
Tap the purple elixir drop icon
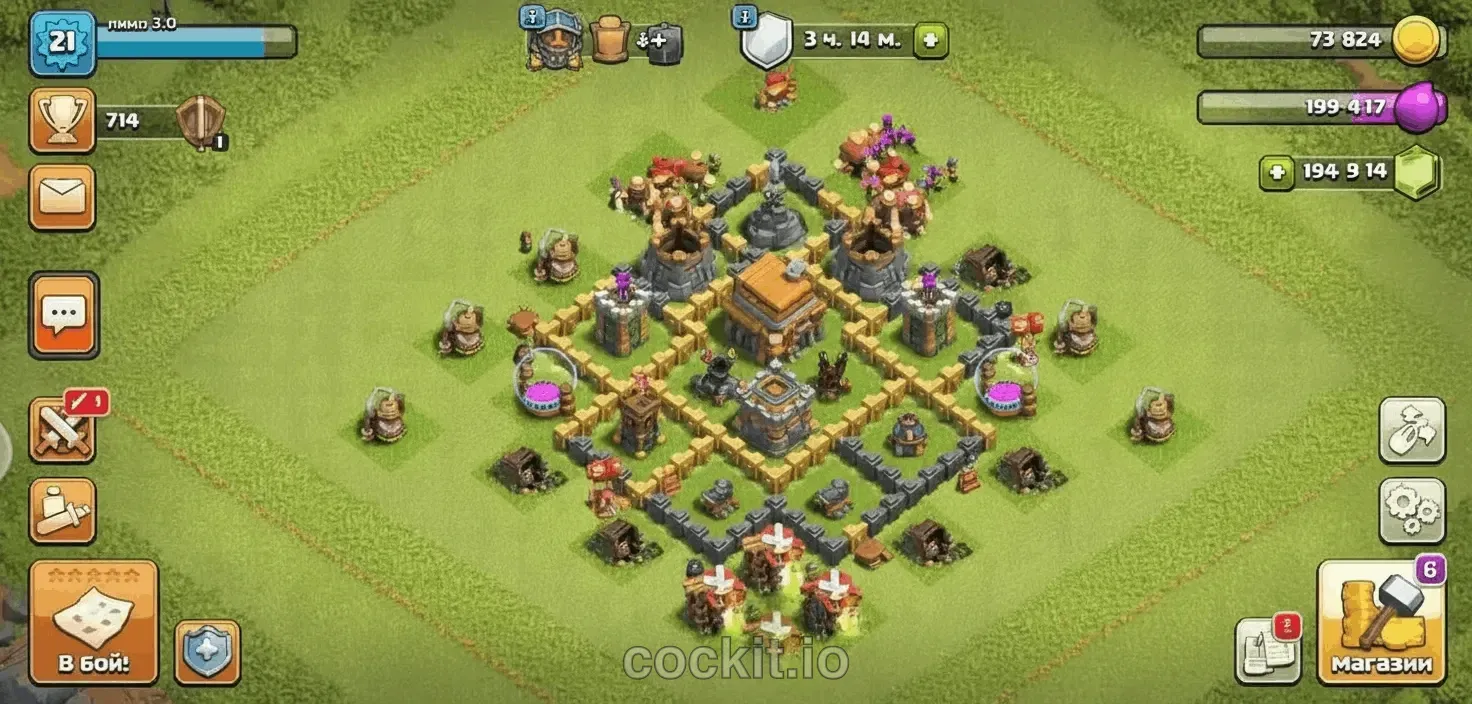(1420, 105)
